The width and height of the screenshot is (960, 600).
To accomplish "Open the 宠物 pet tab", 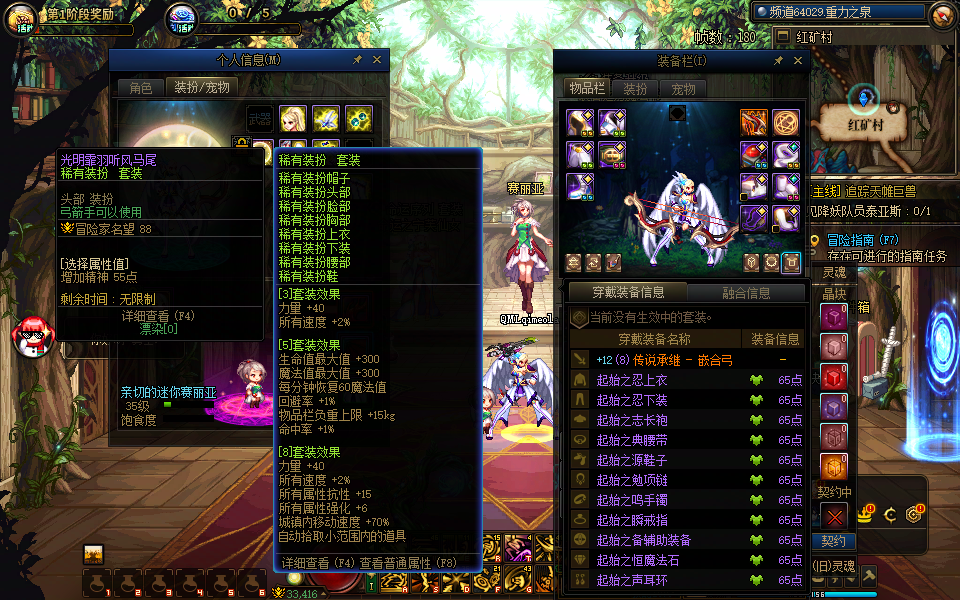I will [x=683, y=89].
